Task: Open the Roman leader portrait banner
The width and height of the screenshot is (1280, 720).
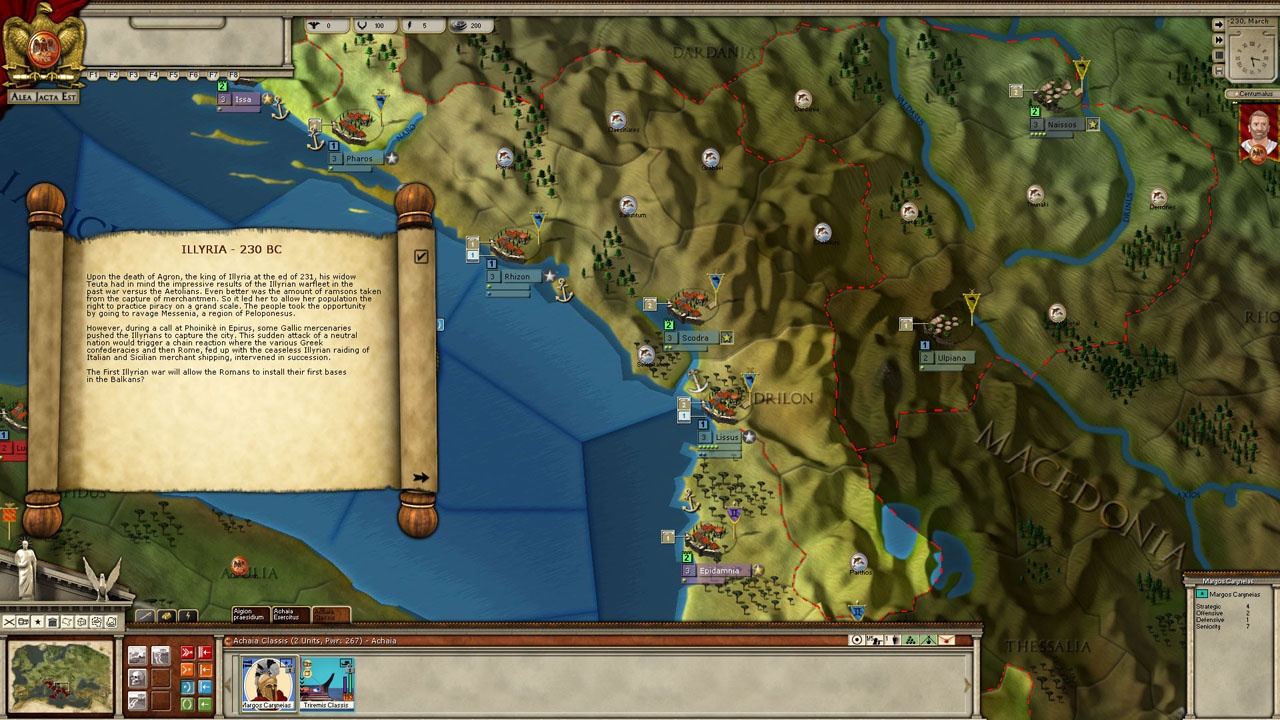Action: point(1260,135)
